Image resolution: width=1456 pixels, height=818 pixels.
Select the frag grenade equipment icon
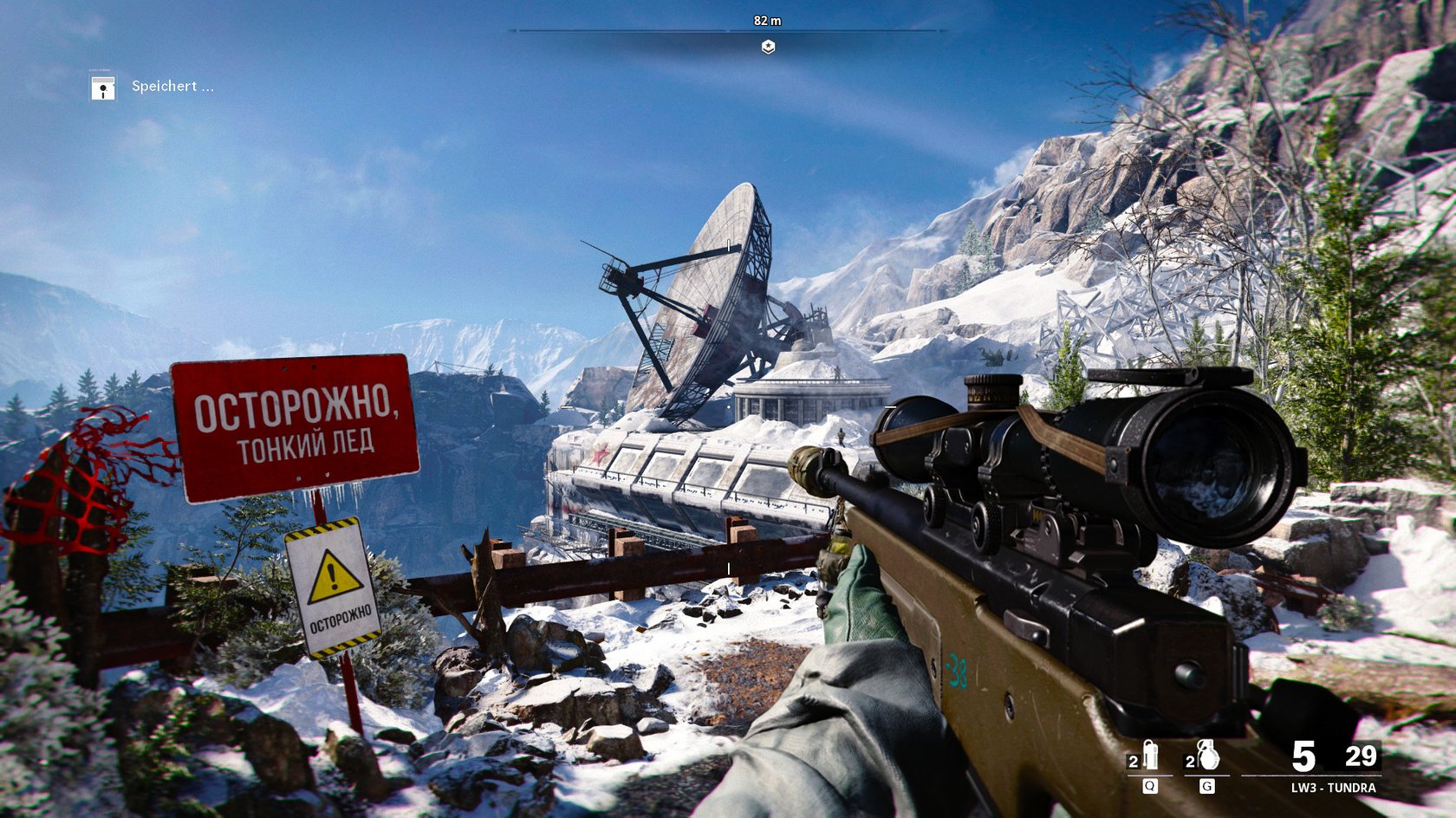click(x=1207, y=756)
